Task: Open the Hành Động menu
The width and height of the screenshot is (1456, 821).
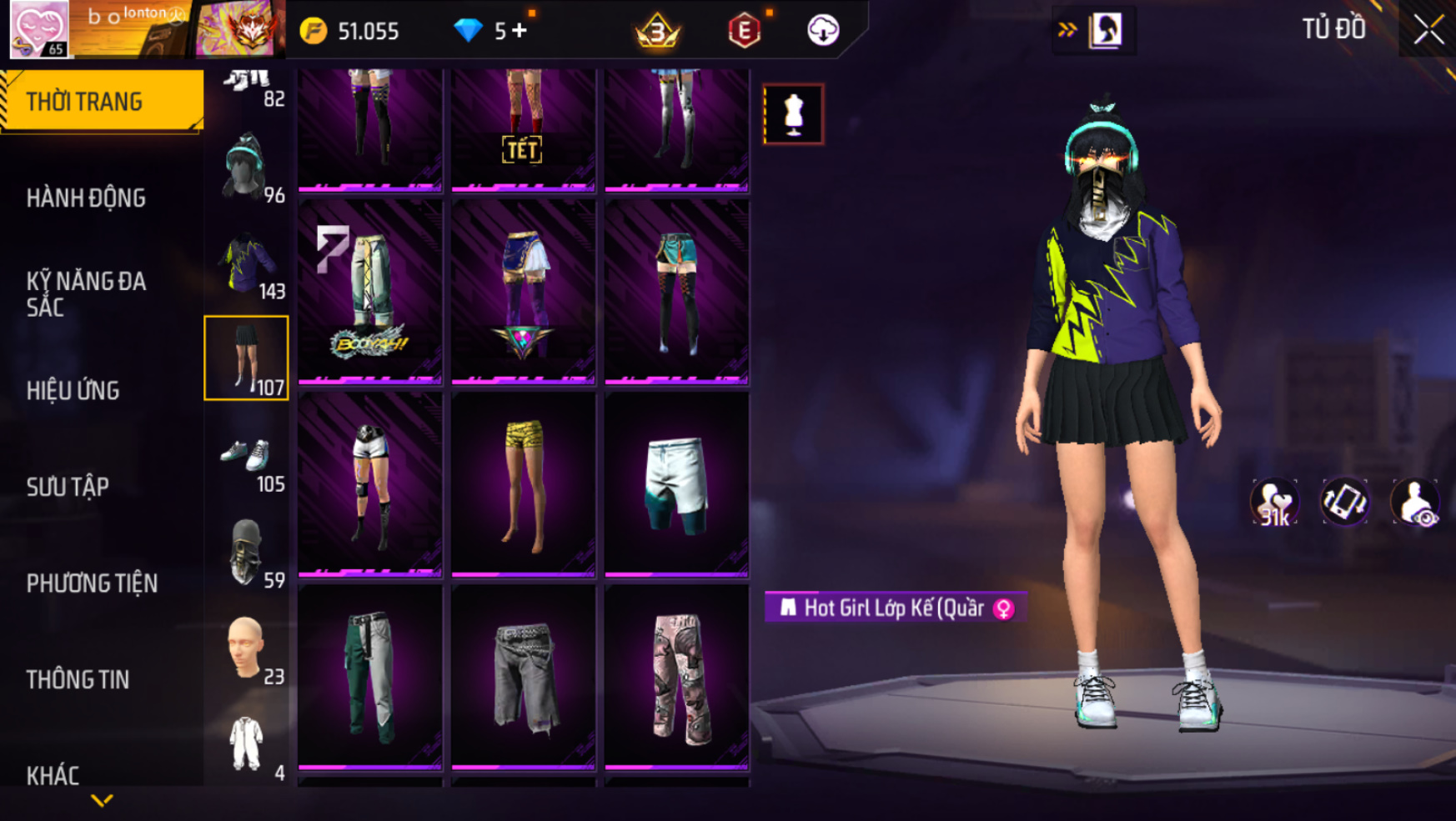Action: tap(86, 198)
